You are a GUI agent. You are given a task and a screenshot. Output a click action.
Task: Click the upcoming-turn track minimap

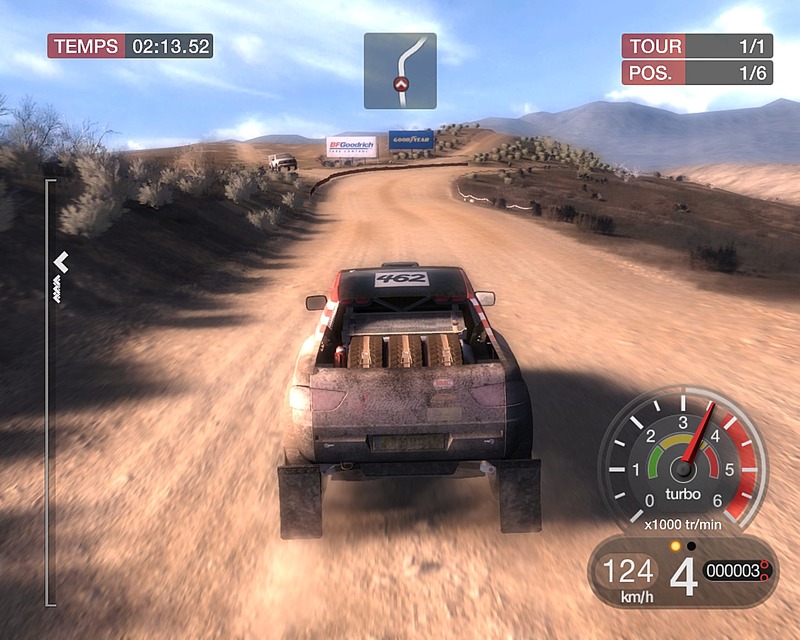(400, 71)
